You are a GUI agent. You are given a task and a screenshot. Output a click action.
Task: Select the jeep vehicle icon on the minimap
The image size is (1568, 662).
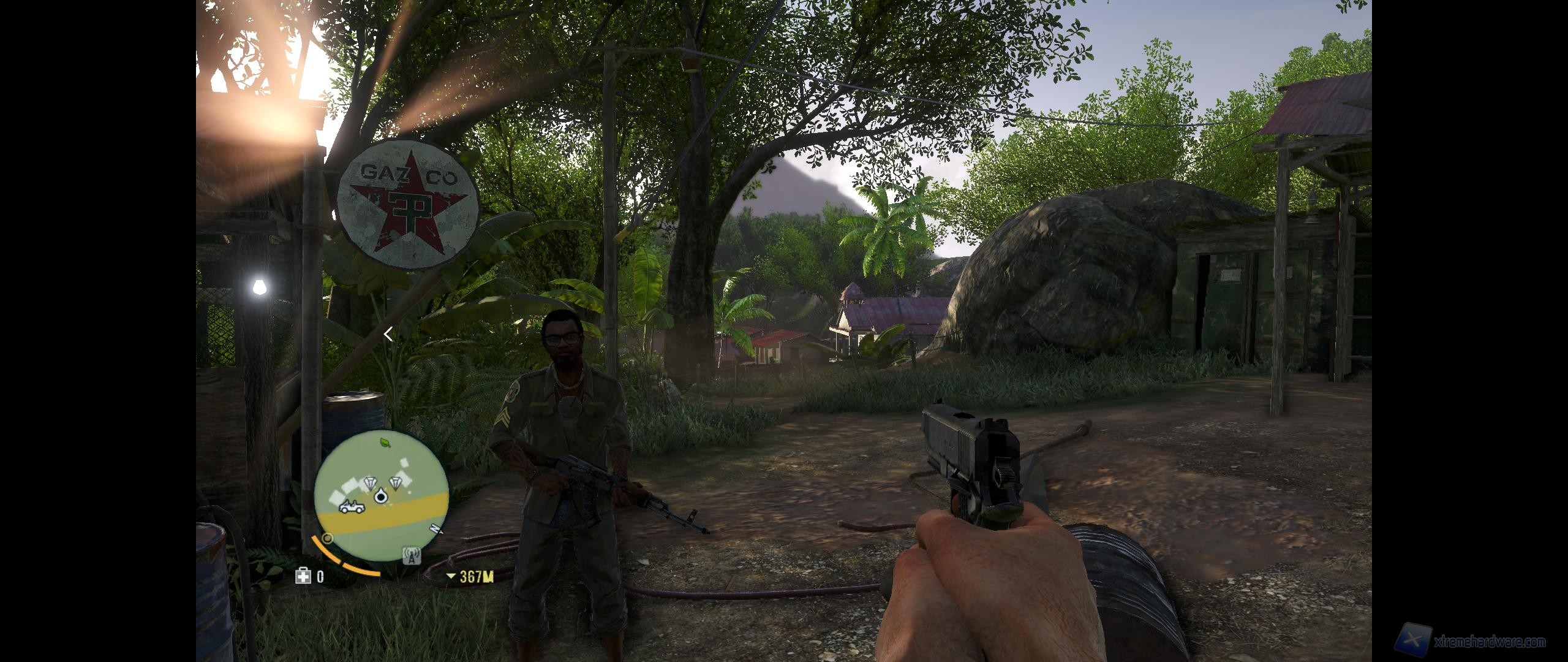(352, 506)
